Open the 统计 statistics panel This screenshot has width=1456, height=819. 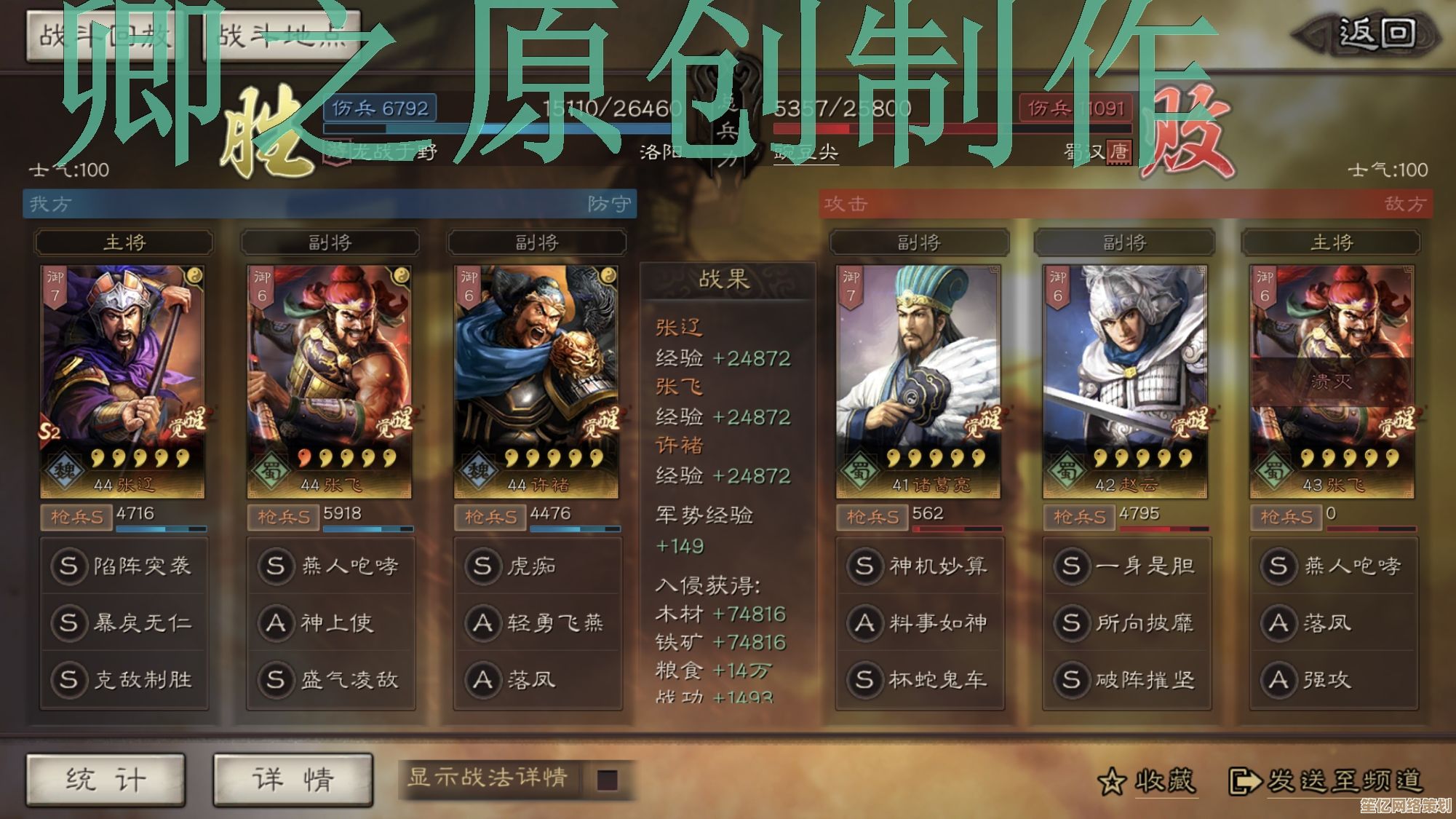106,780
